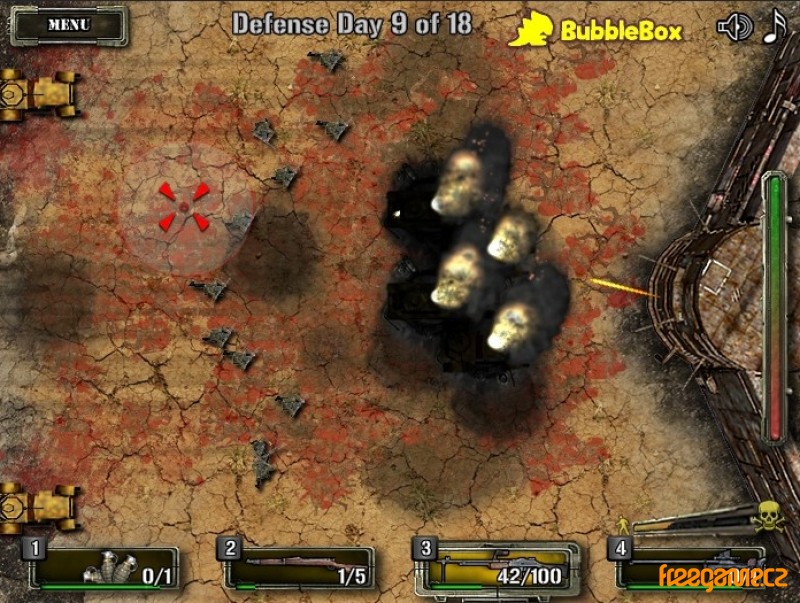Switch to weapon slot 4

690,568
